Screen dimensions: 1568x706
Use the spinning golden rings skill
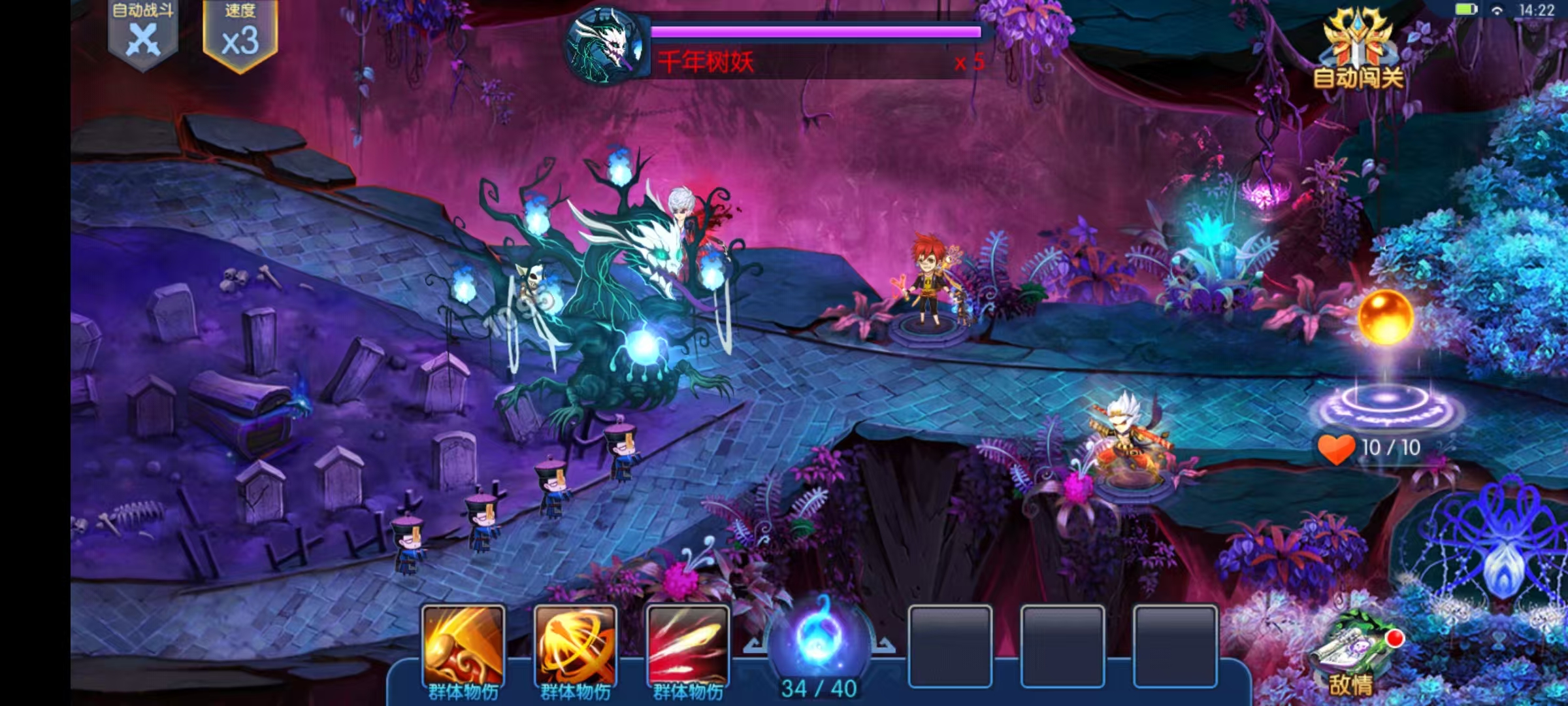576,647
